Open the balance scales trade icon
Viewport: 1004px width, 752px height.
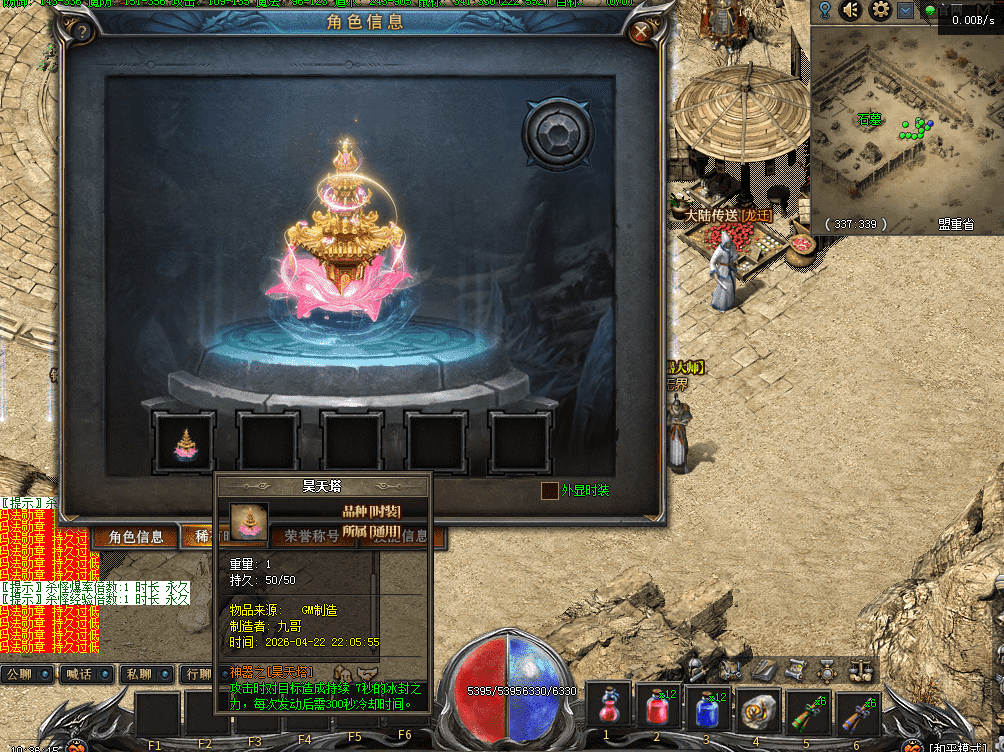point(860,670)
